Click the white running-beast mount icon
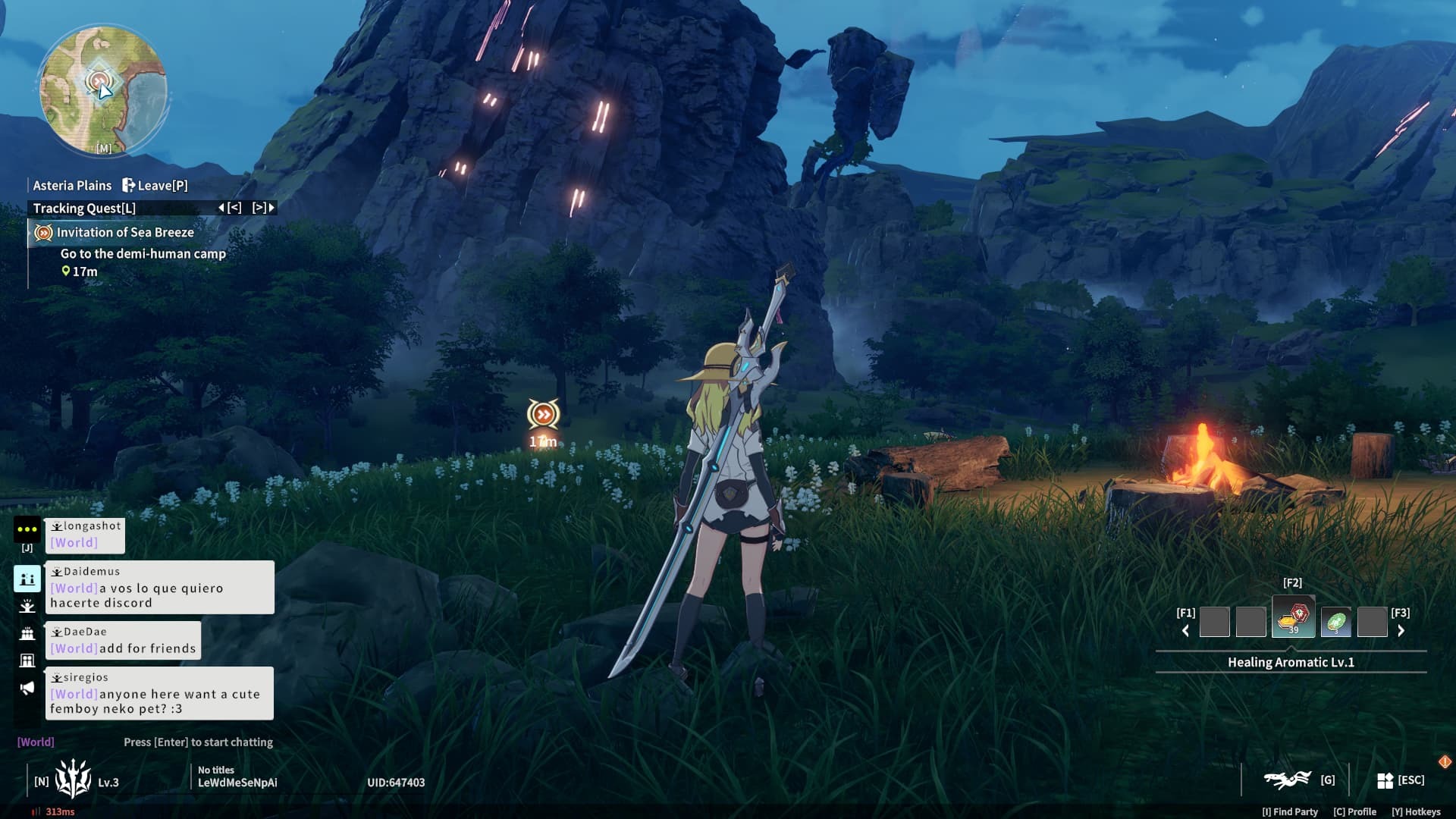The height and width of the screenshot is (819, 1456). pos(1287,780)
